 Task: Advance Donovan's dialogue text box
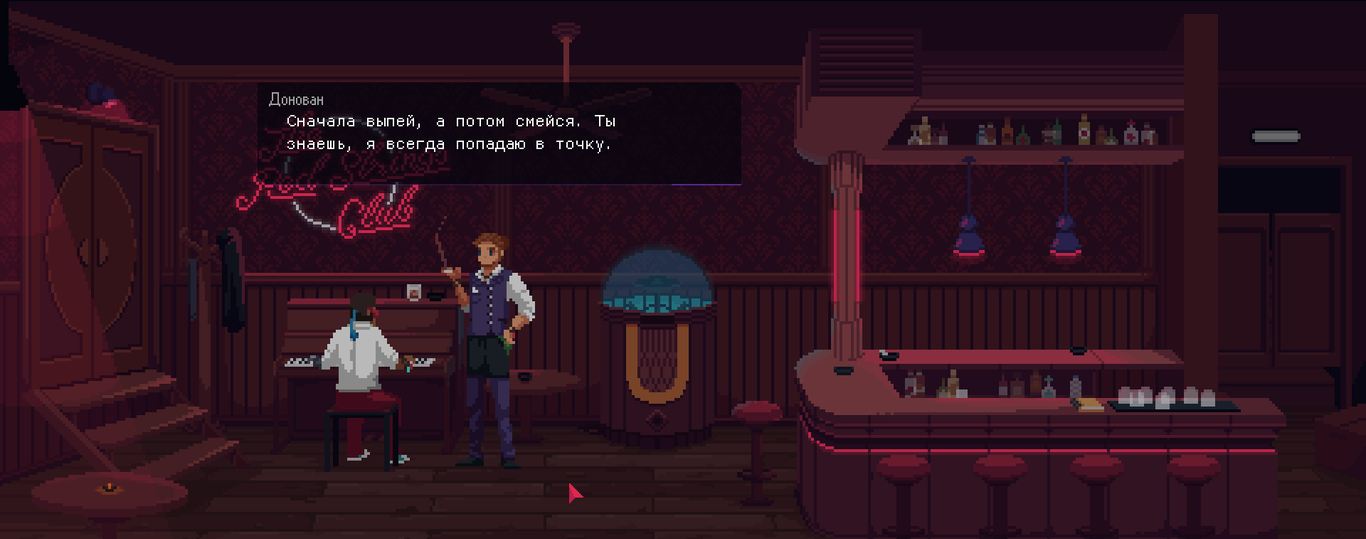499,133
